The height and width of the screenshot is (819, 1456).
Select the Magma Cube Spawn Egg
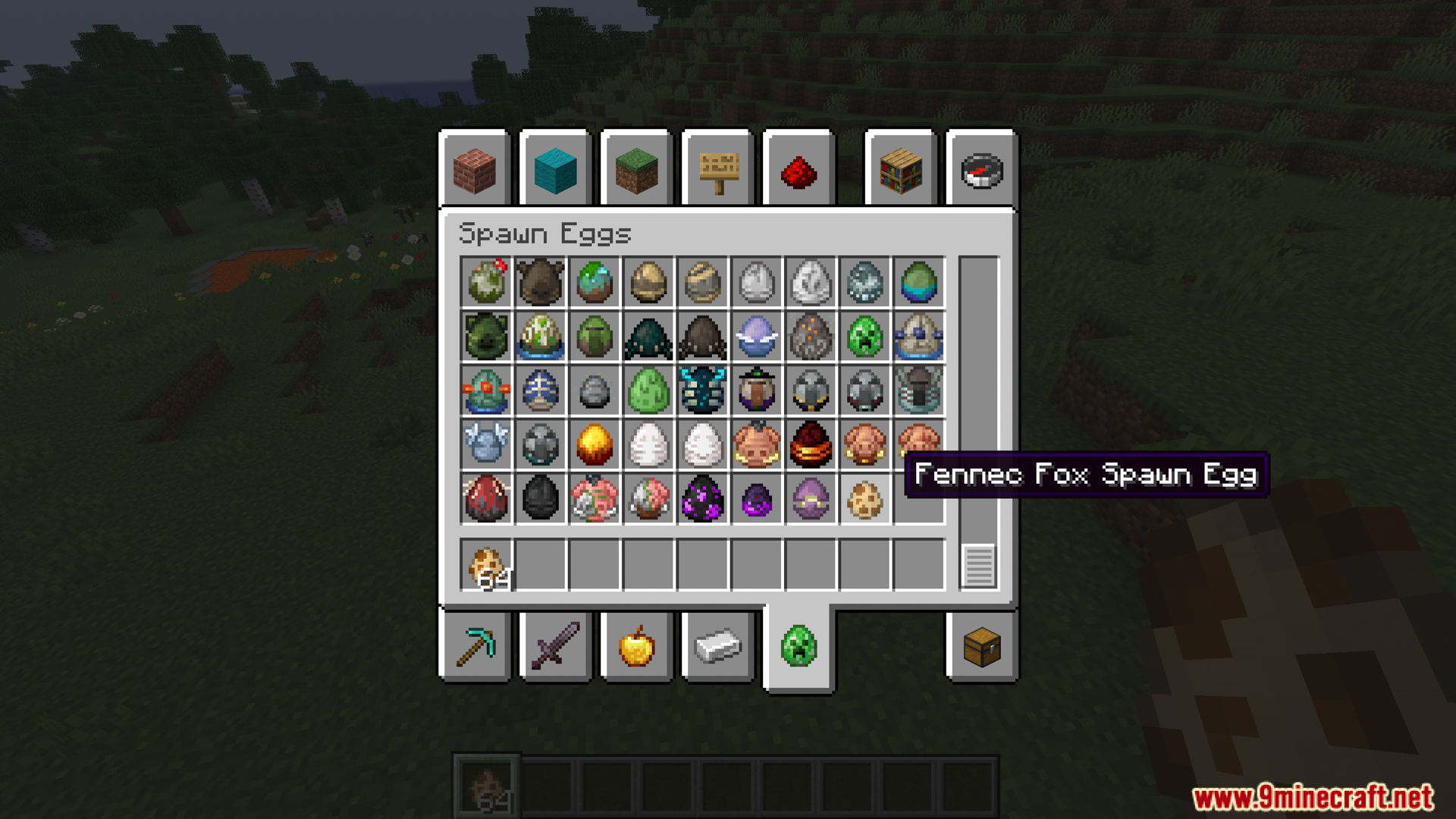click(x=811, y=445)
